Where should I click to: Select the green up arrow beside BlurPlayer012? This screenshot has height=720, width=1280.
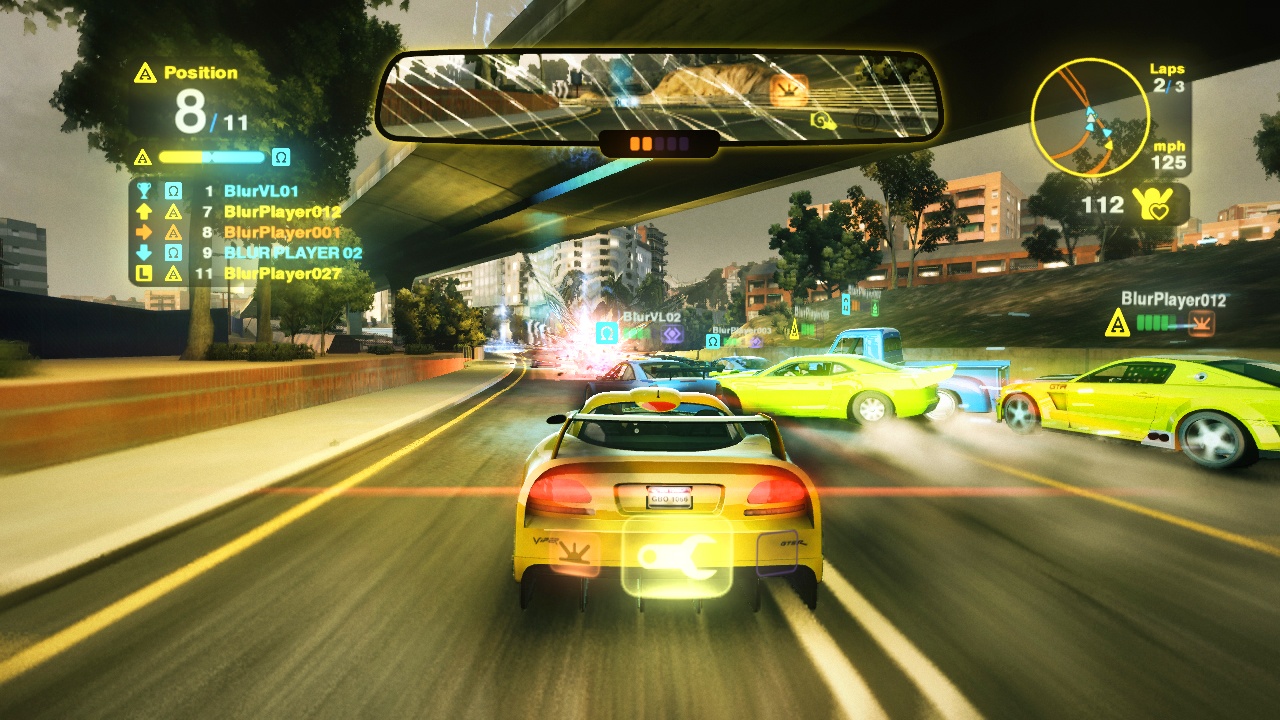pos(144,212)
